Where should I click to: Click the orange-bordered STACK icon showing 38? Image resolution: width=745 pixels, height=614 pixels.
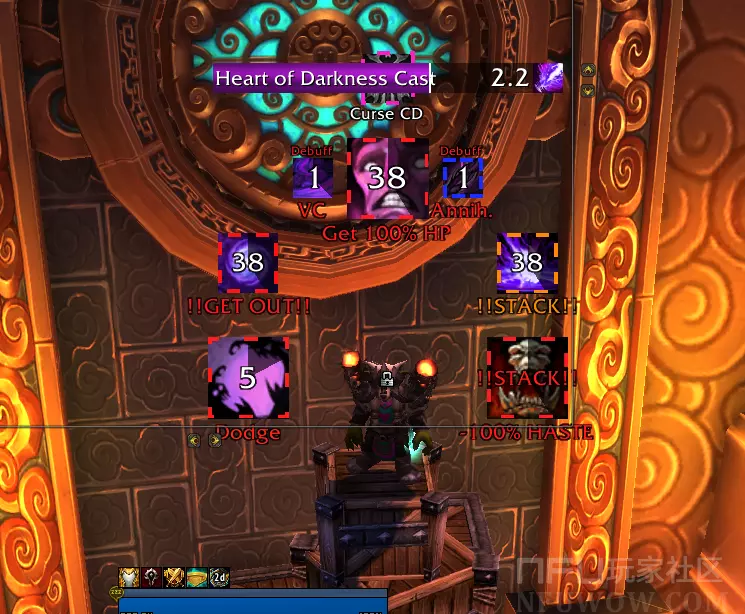(x=527, y=263)
